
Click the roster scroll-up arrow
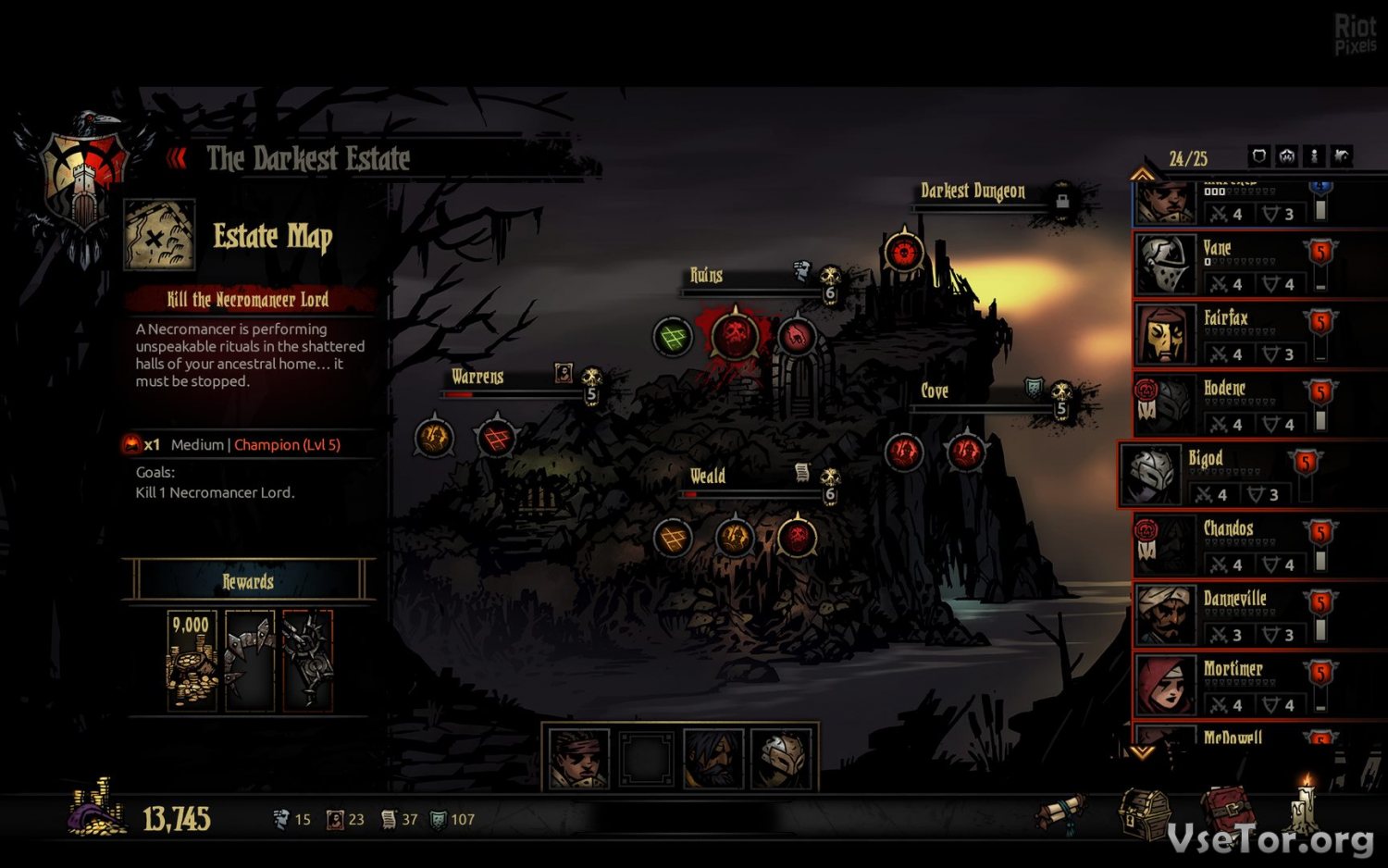click(x=1142, y=174)
